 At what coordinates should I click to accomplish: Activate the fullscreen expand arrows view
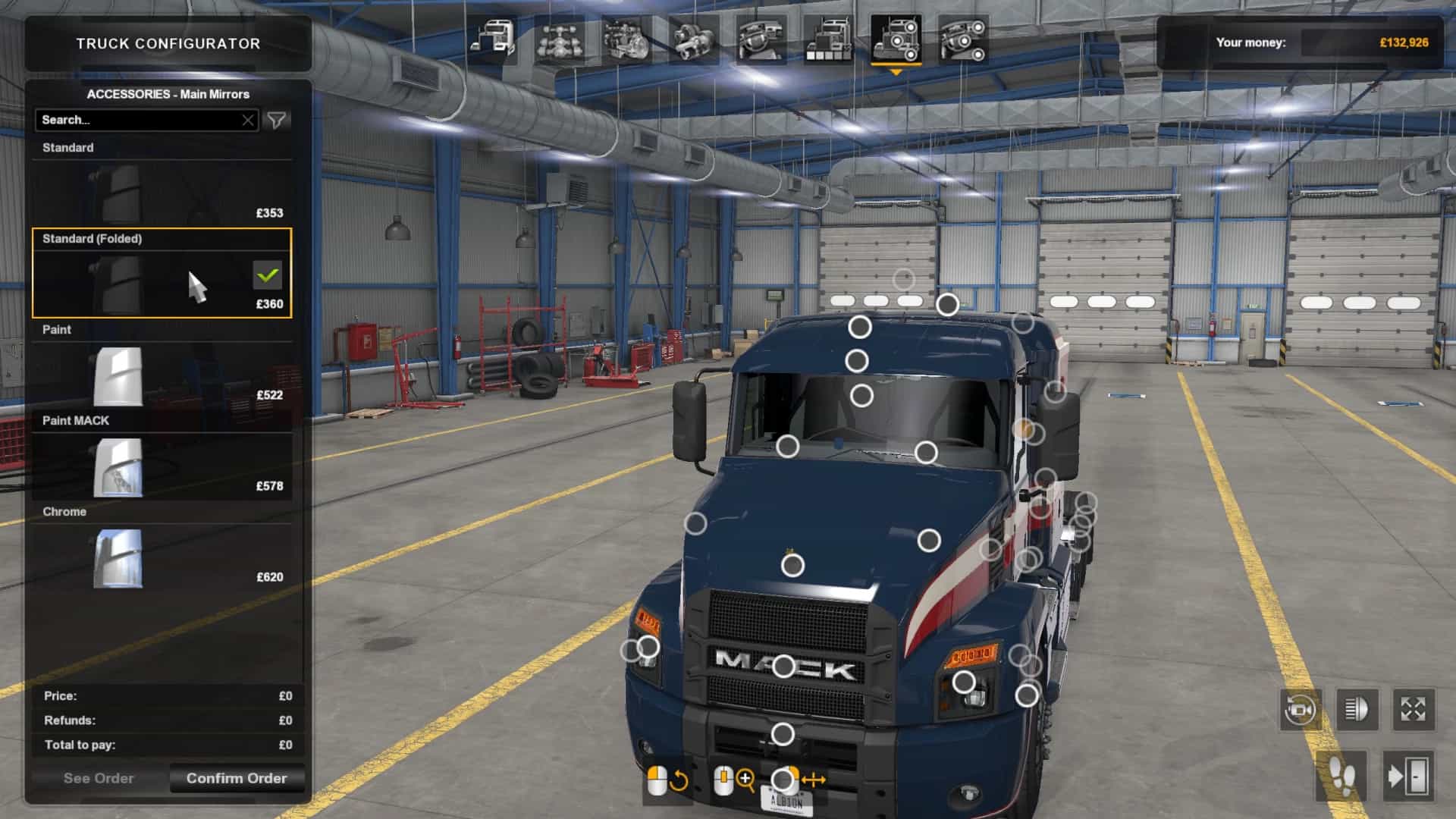[1413, 710]
